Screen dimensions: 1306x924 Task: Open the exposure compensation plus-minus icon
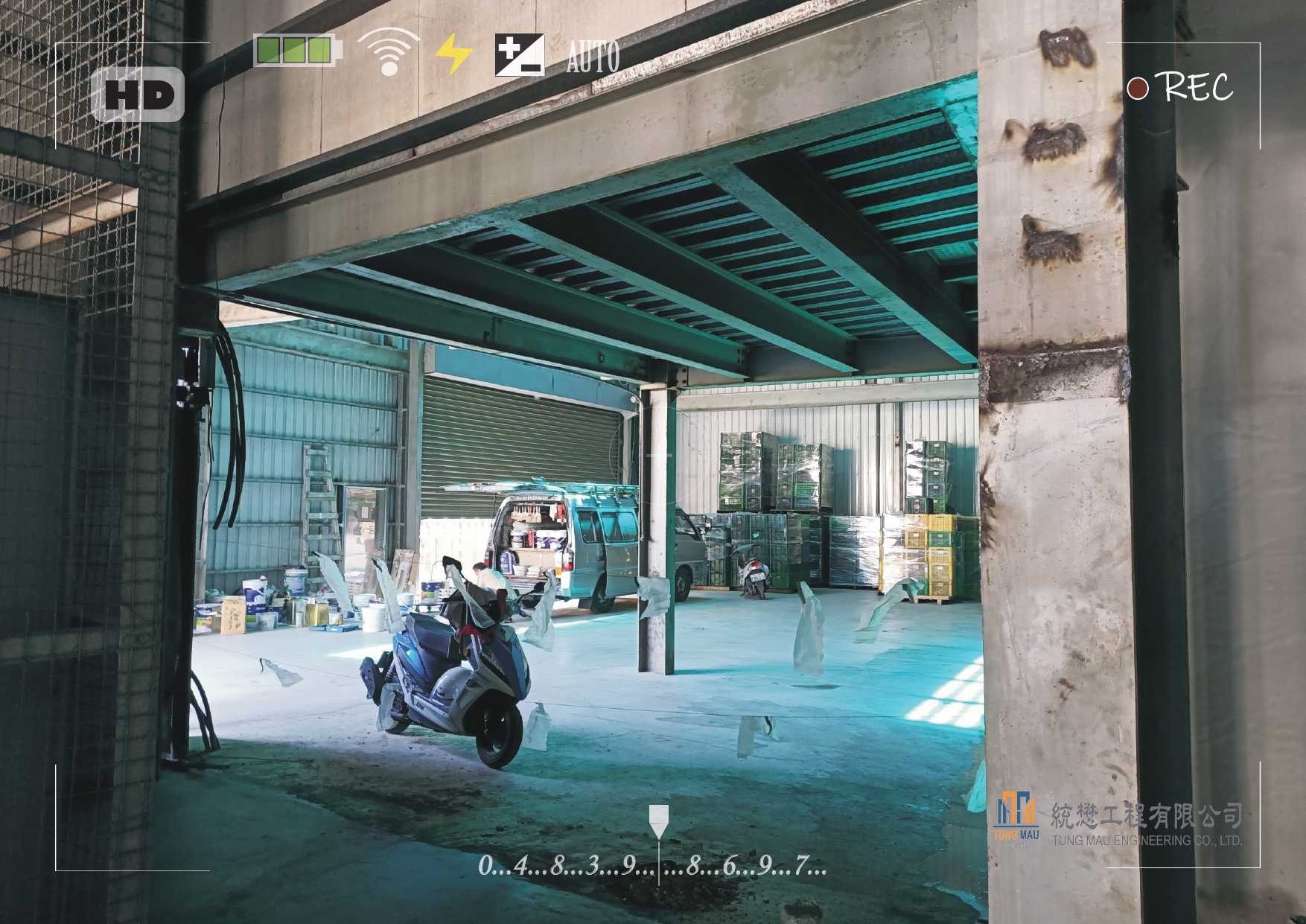pyautogui.click(x=520, y=55)
